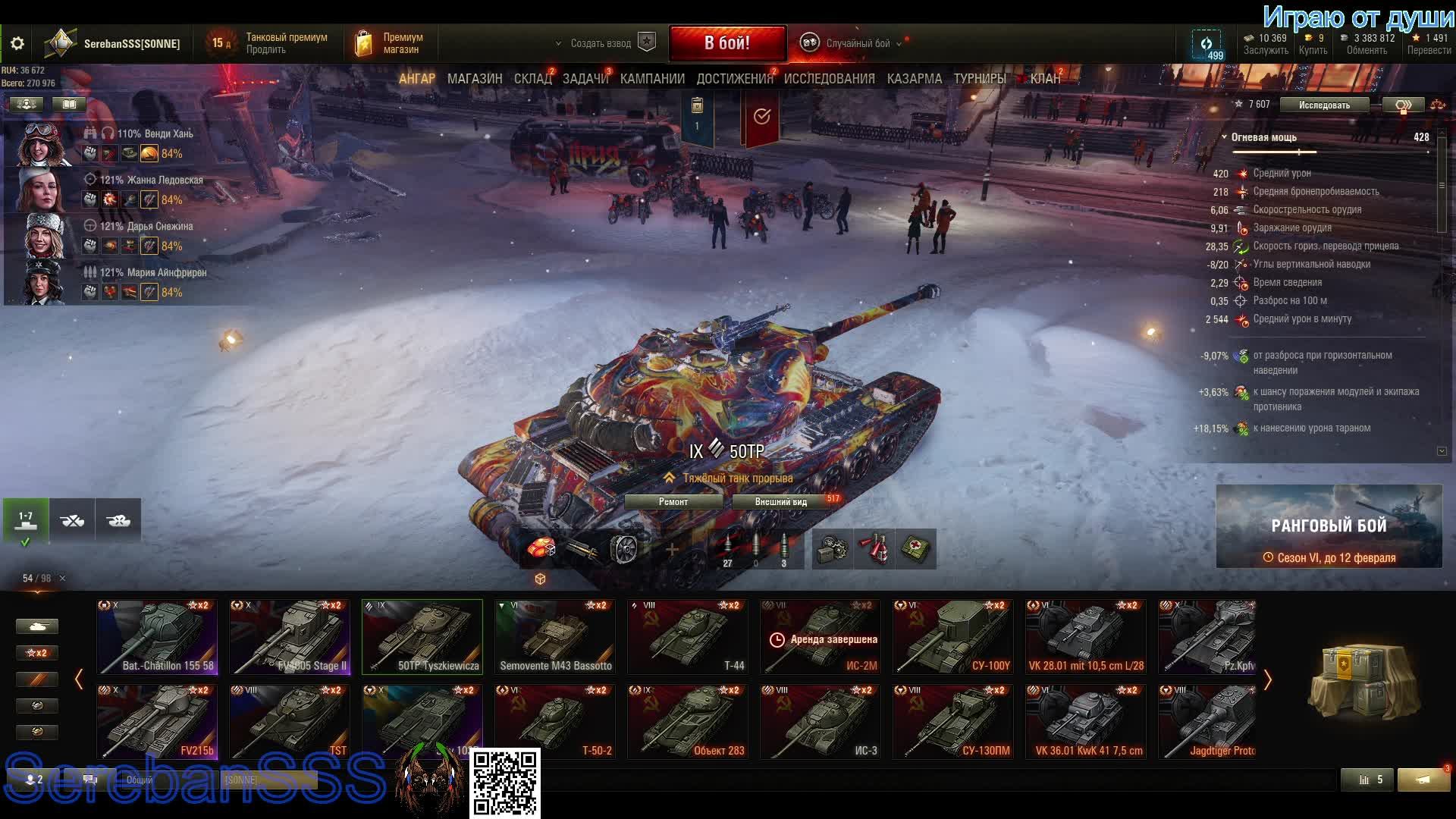The height and width of the screenshot is (819, 1456).
Task: Select the Bat.-Châtillon 155 58 tank
Action: tap(157, 637)
